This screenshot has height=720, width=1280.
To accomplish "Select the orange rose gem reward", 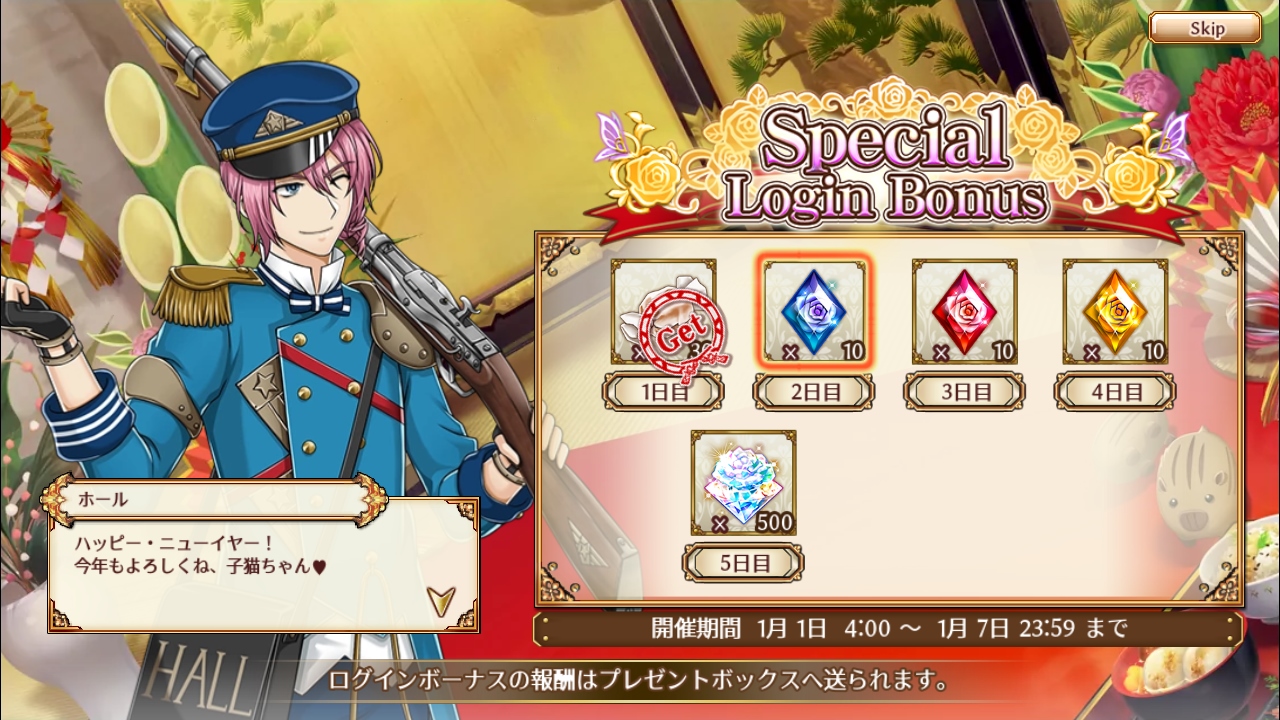I will click(x=1114, y=312).
